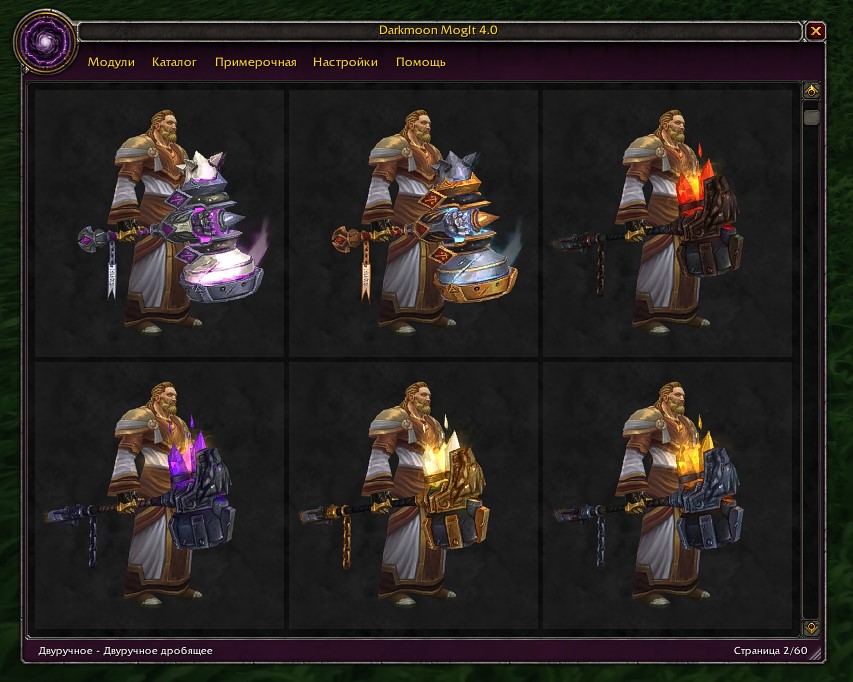Select the red crystal hammer preview
Viewport: 853px width, 682px height.
pyautogui.click(x=666, y=223)
